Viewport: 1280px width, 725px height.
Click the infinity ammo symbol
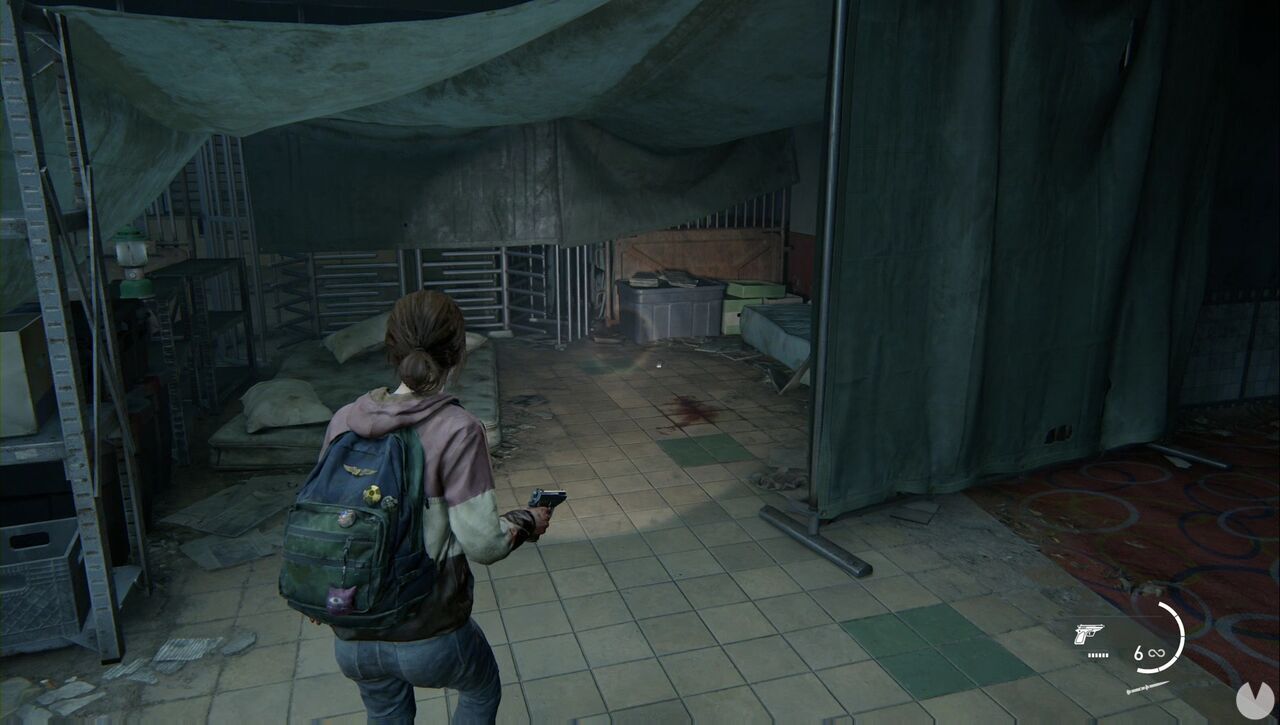coord(1156,652)
